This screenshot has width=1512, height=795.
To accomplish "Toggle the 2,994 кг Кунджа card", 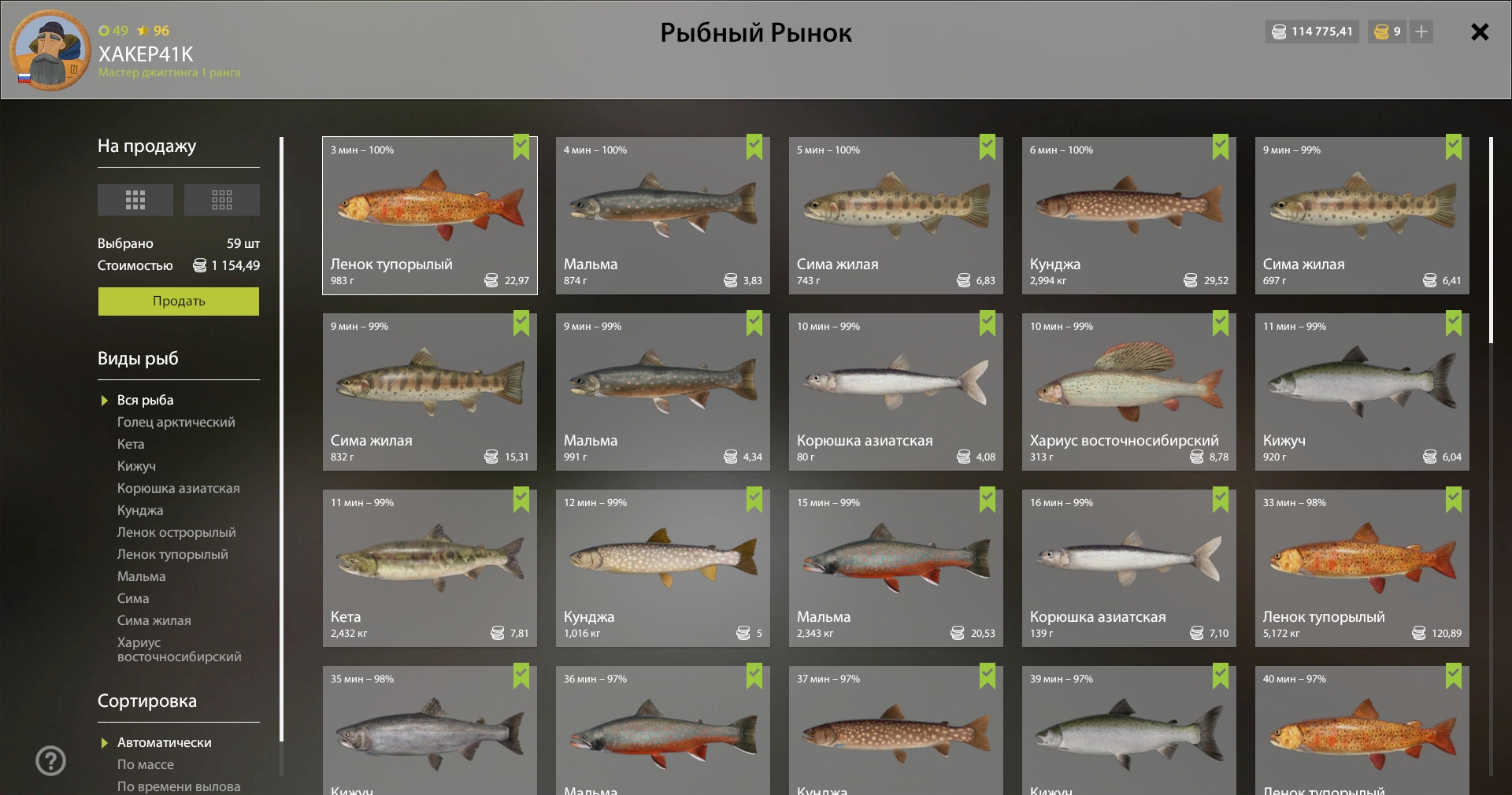I will 1128,216.
